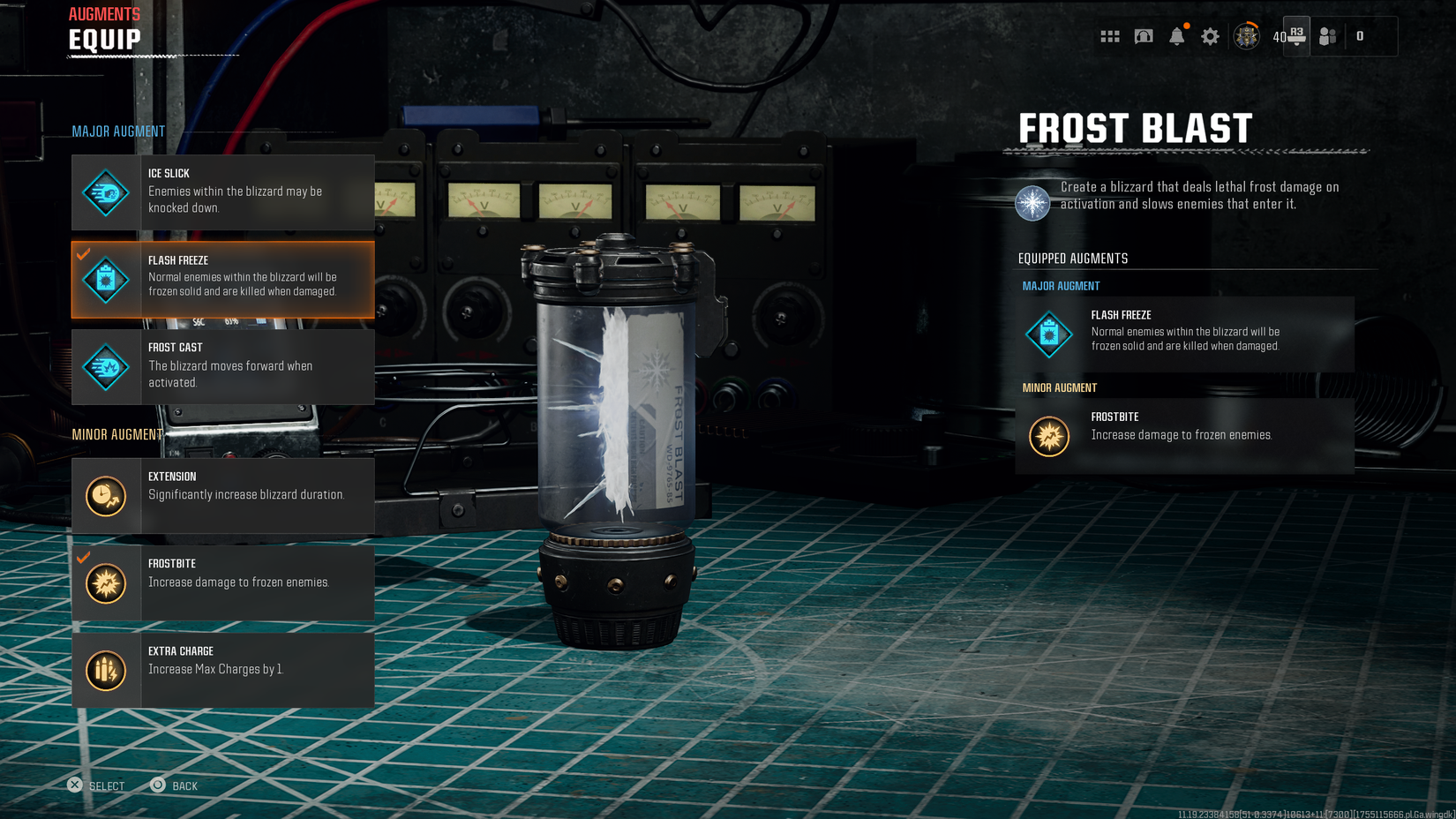Click the Flash Freeze snowflake icon
Viewport: 1456px width, 819px height.
tap(105, 280)
